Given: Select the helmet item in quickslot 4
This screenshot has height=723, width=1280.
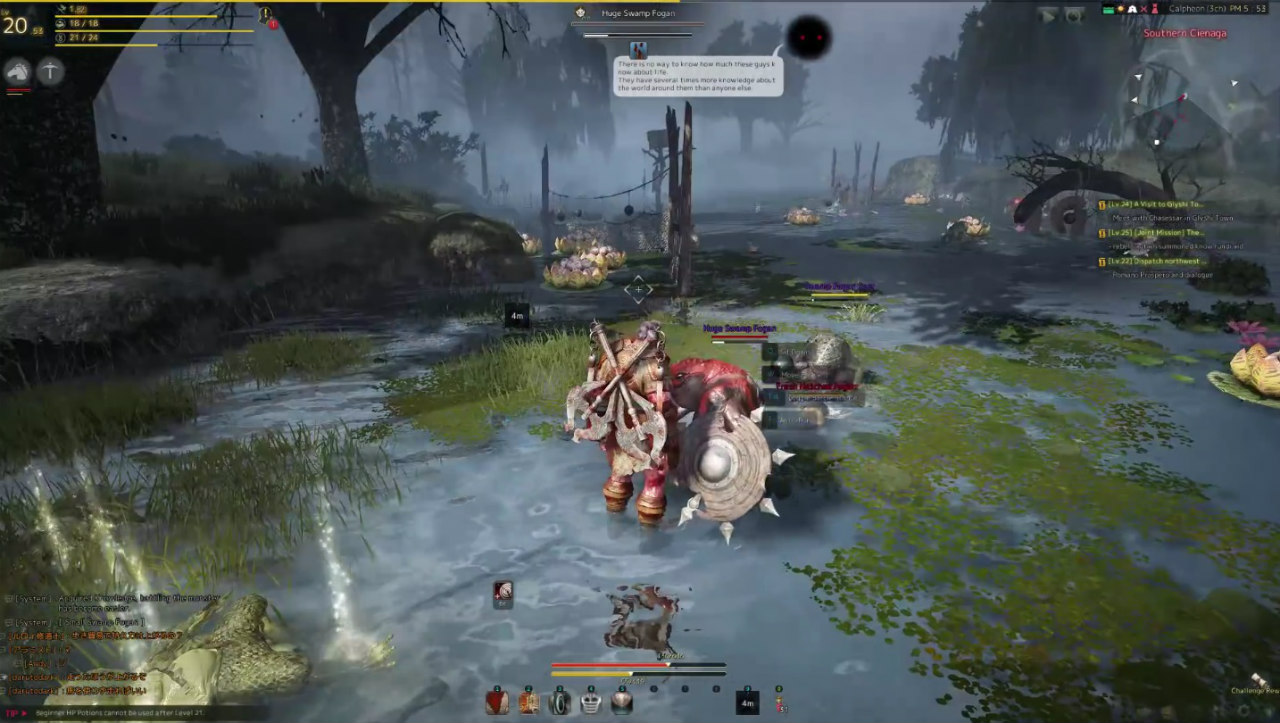Looking at the screenshot, I should (591, 701).
